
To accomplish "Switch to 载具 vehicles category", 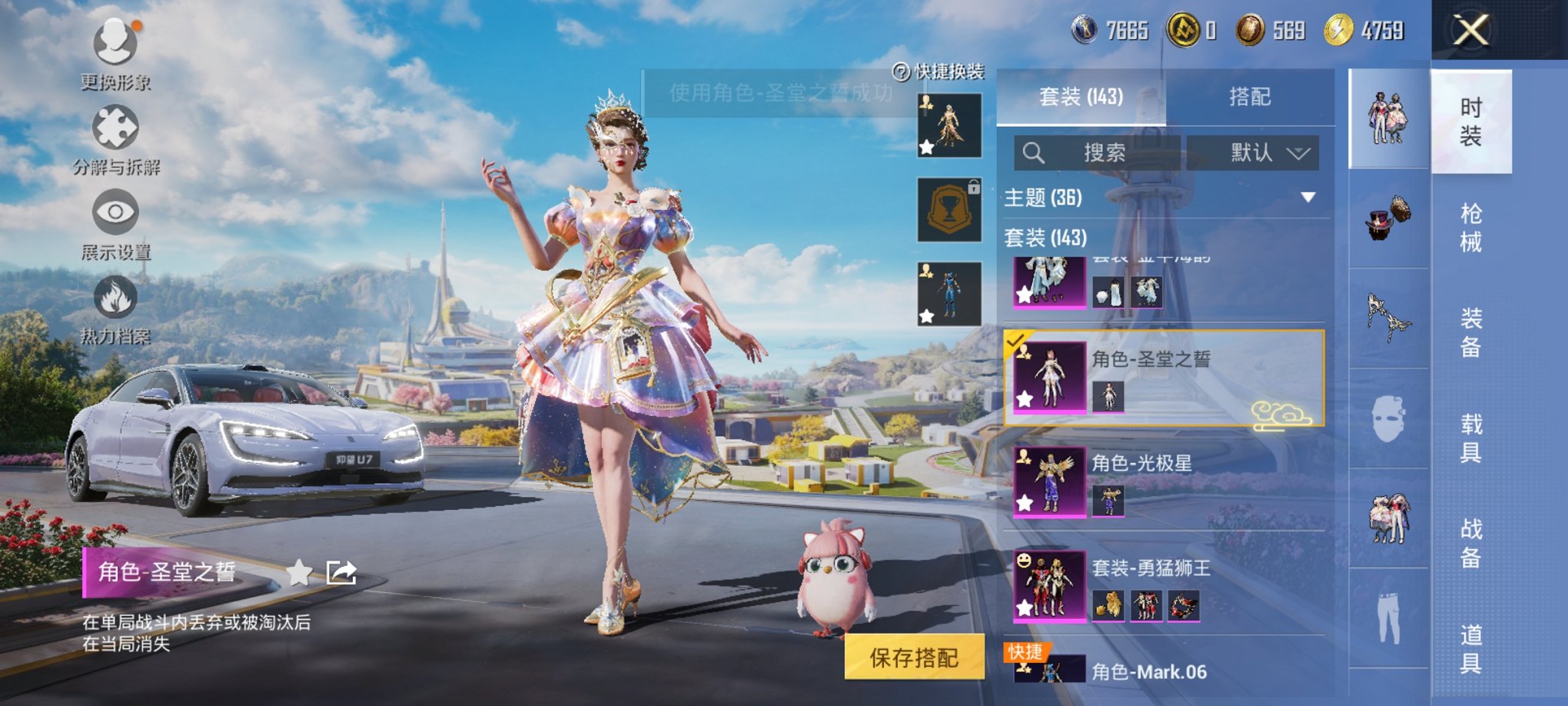I will click(1470, 438).
